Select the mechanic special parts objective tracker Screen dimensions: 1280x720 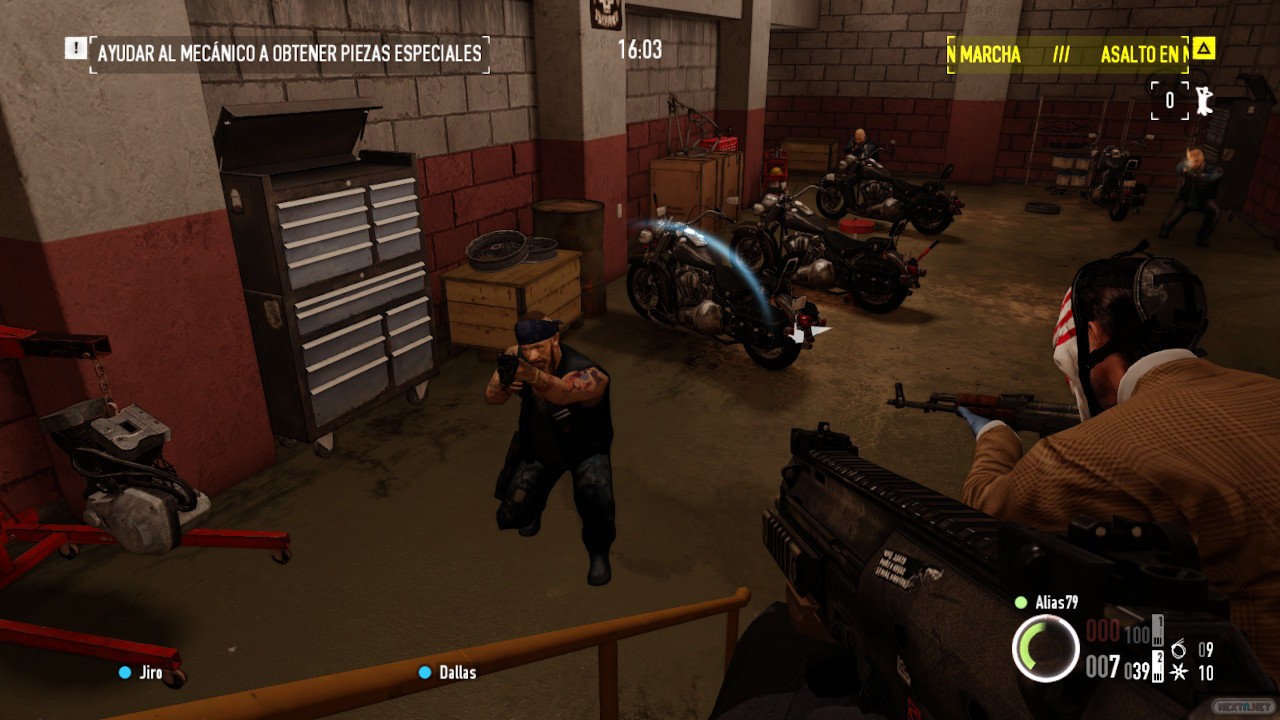[x=289, y=53]
